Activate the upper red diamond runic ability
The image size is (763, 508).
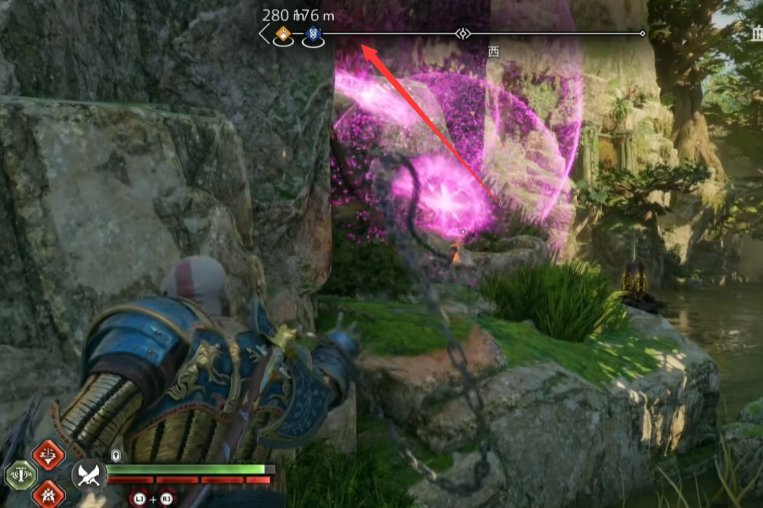pyautogui.click(x=46, y=456)
